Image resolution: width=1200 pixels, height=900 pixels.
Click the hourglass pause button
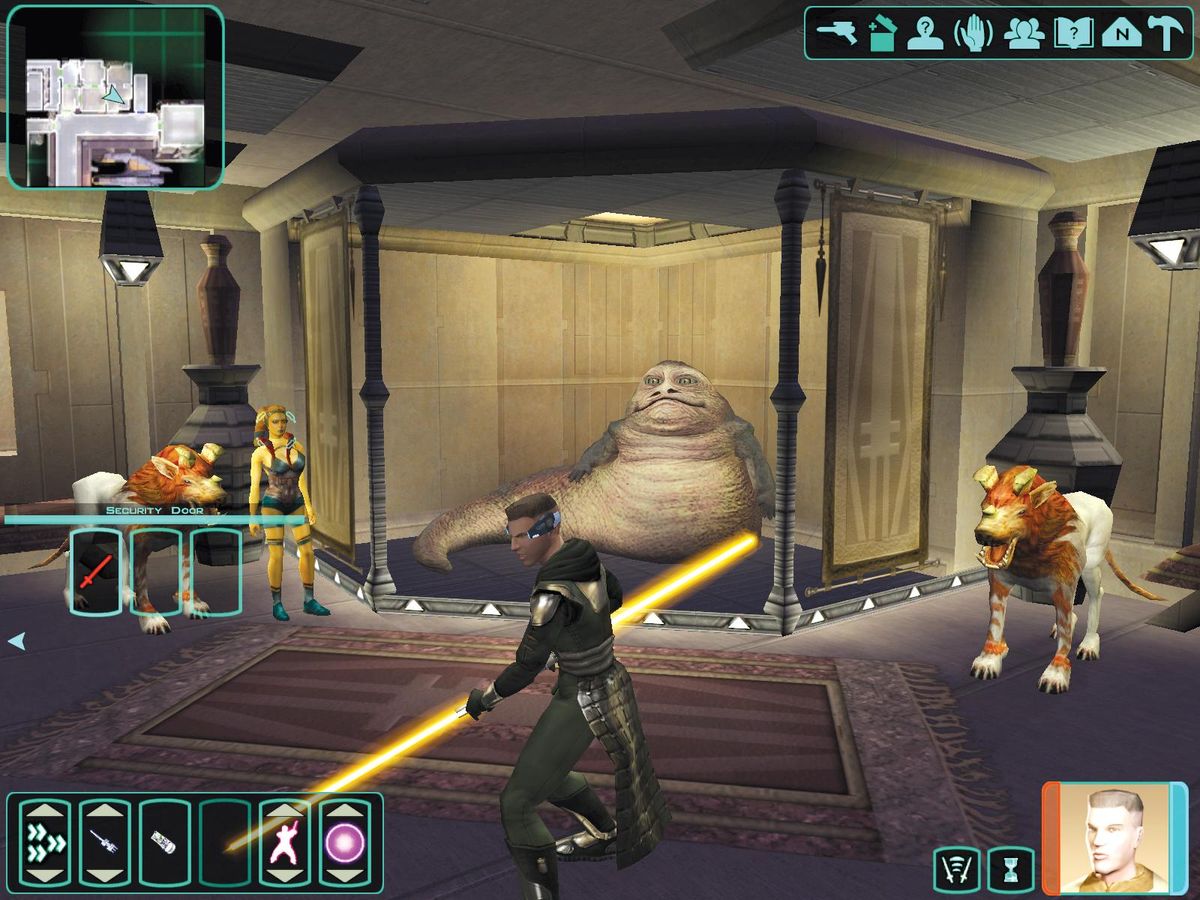coord(1010,870)
